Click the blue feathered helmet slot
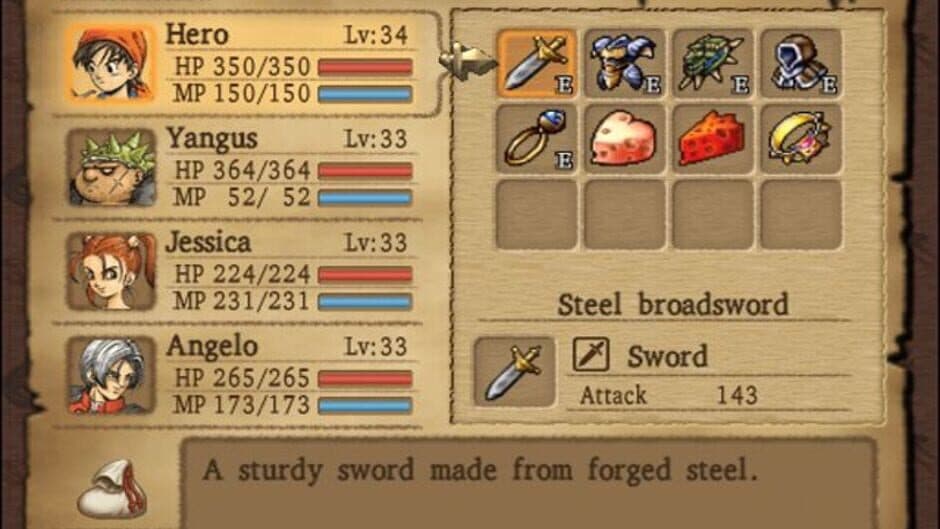This screenshot has height=529, width=940. click(x=625, y=63)
